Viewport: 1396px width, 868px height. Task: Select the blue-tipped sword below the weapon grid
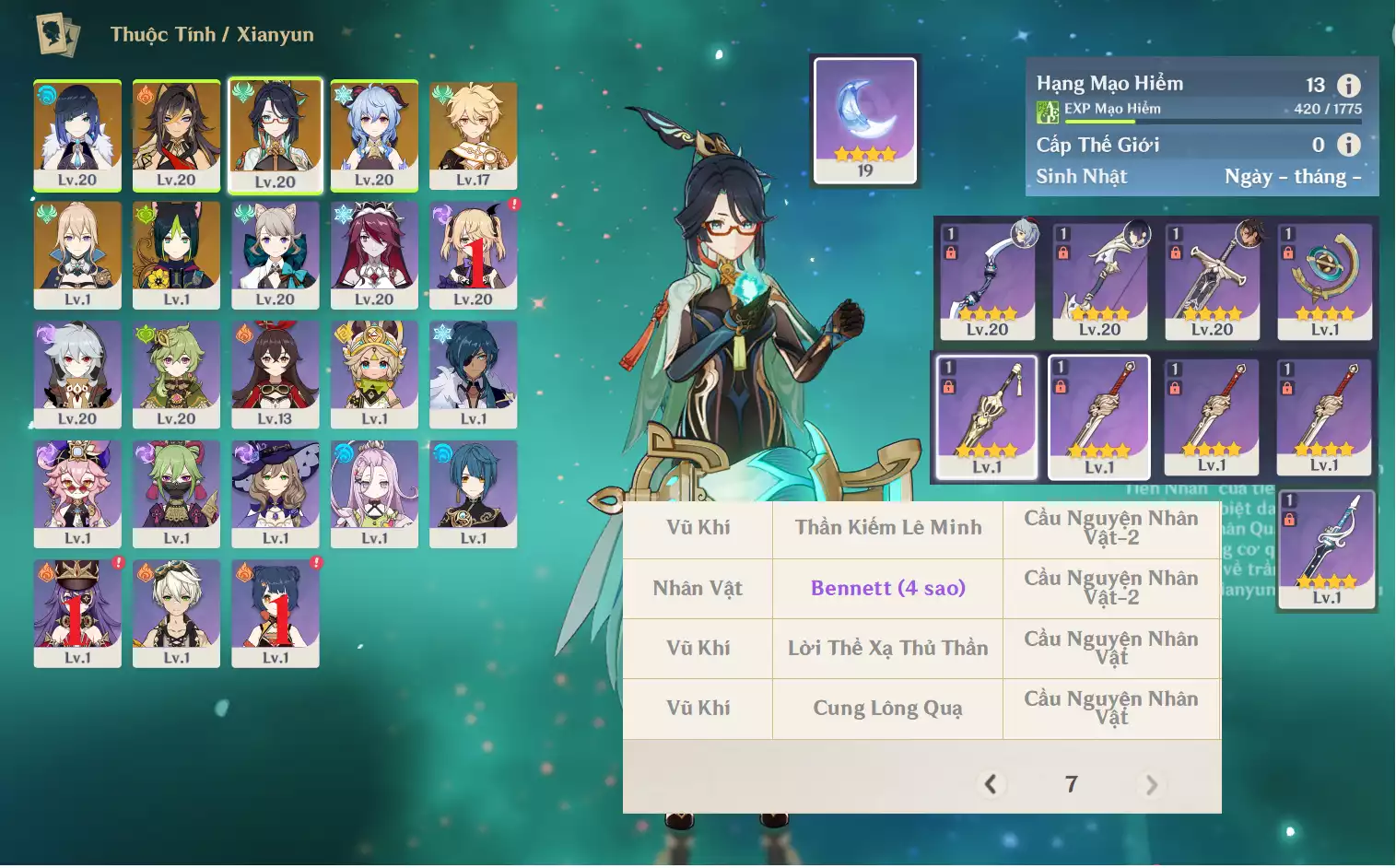pos(1326,550)
